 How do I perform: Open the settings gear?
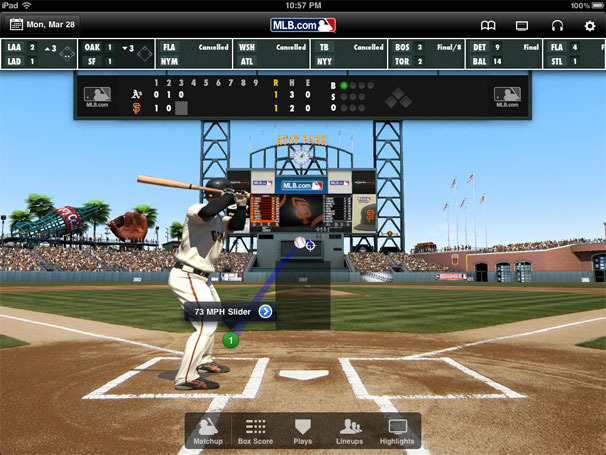pos(589,24)
